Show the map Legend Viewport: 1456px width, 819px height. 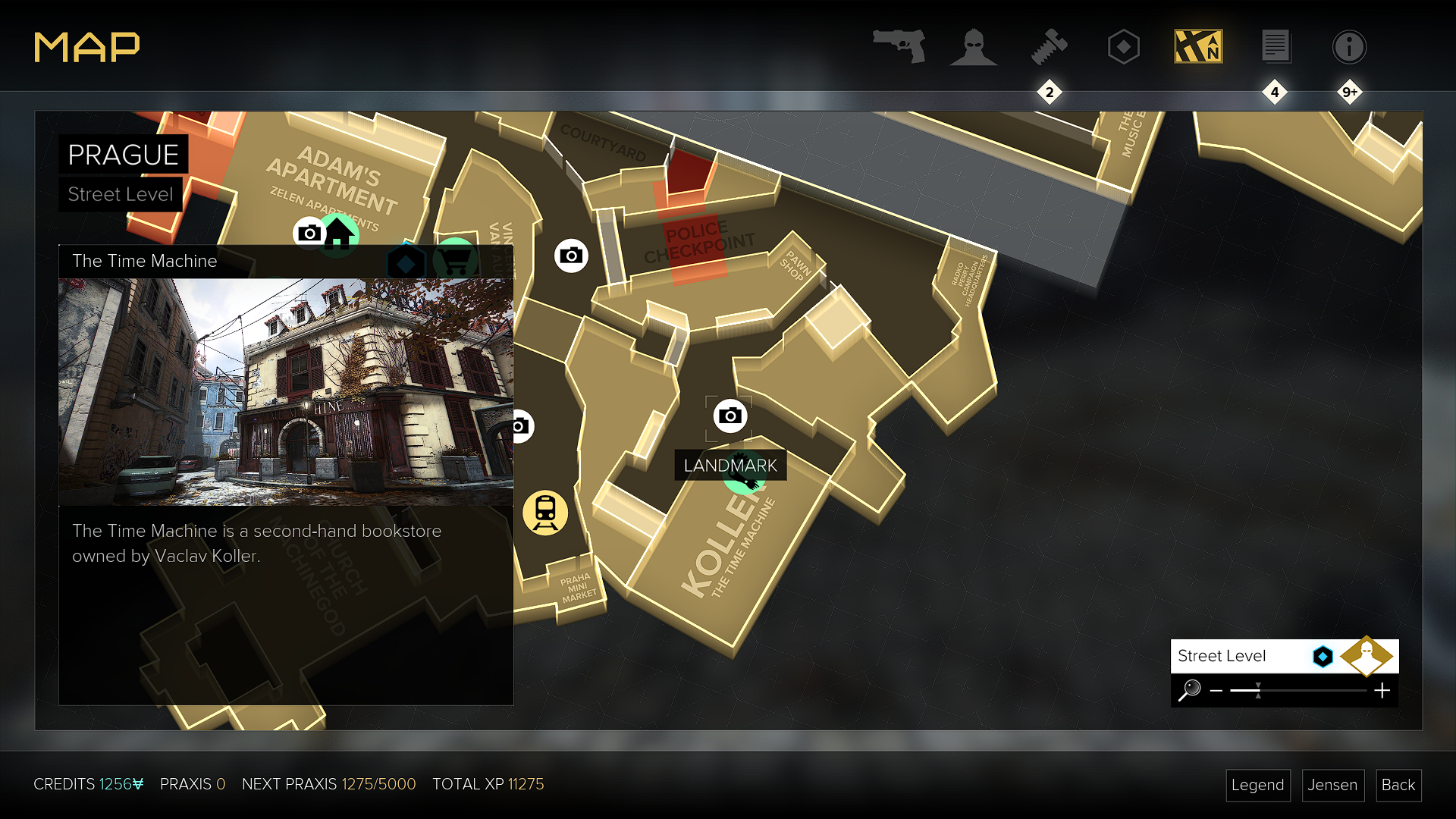[x=1257, y=785]
